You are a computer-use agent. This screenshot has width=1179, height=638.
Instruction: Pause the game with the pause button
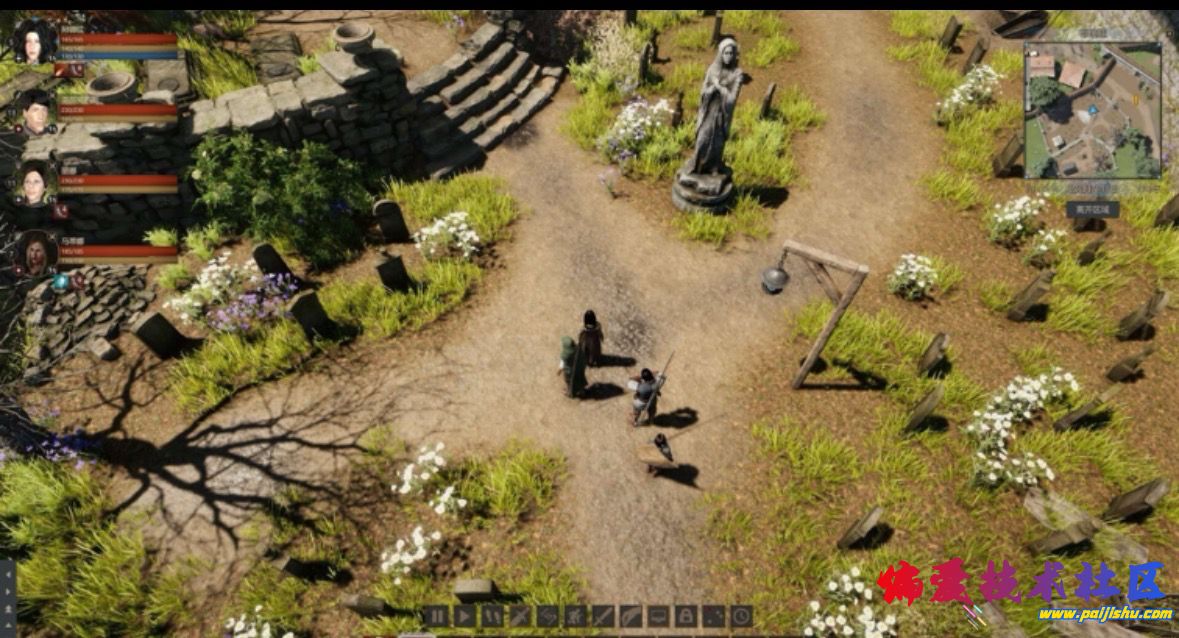coord(437,616)
